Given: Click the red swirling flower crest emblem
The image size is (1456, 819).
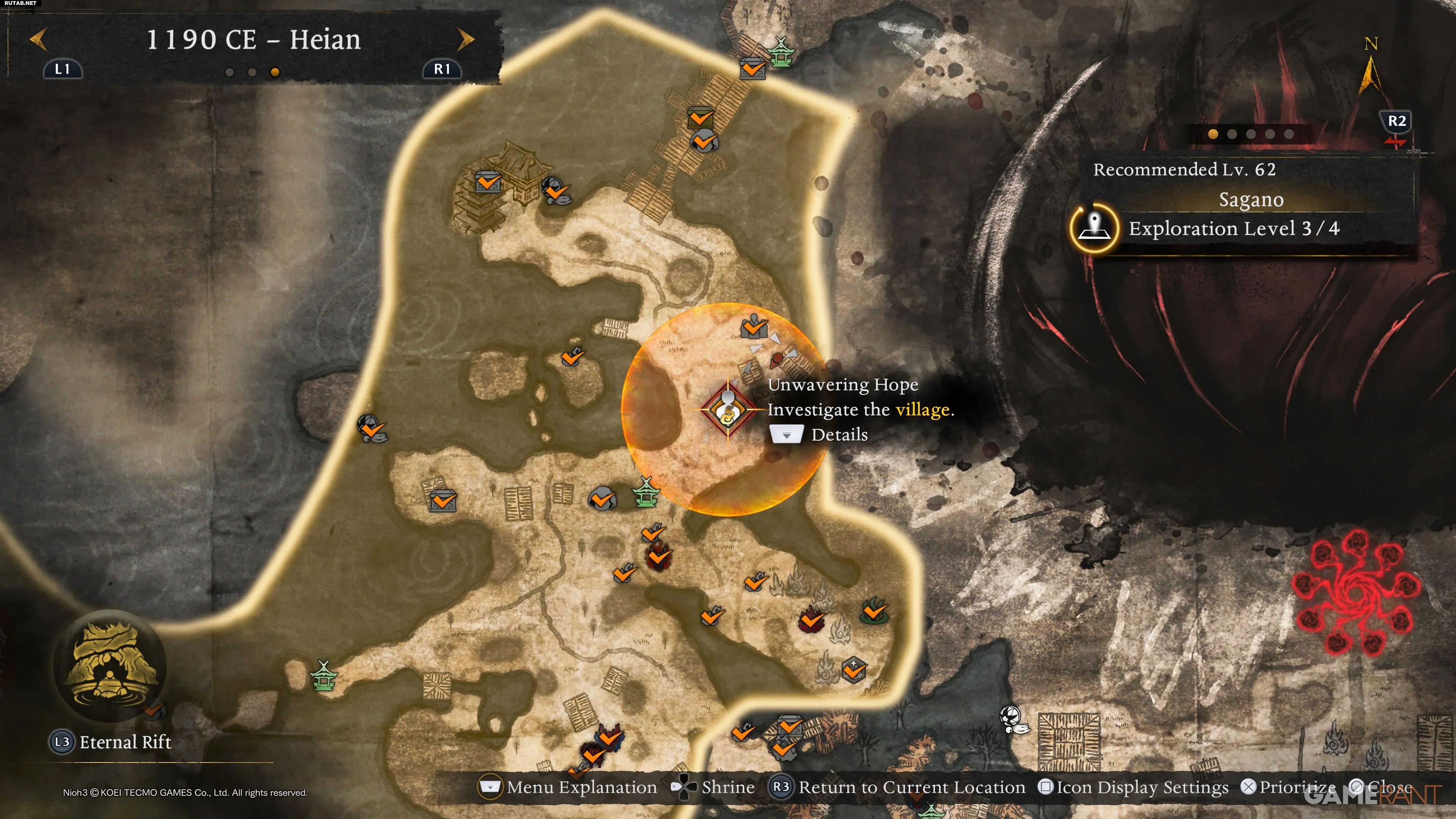Looking at the screenshot, I should pos(1356,592).
